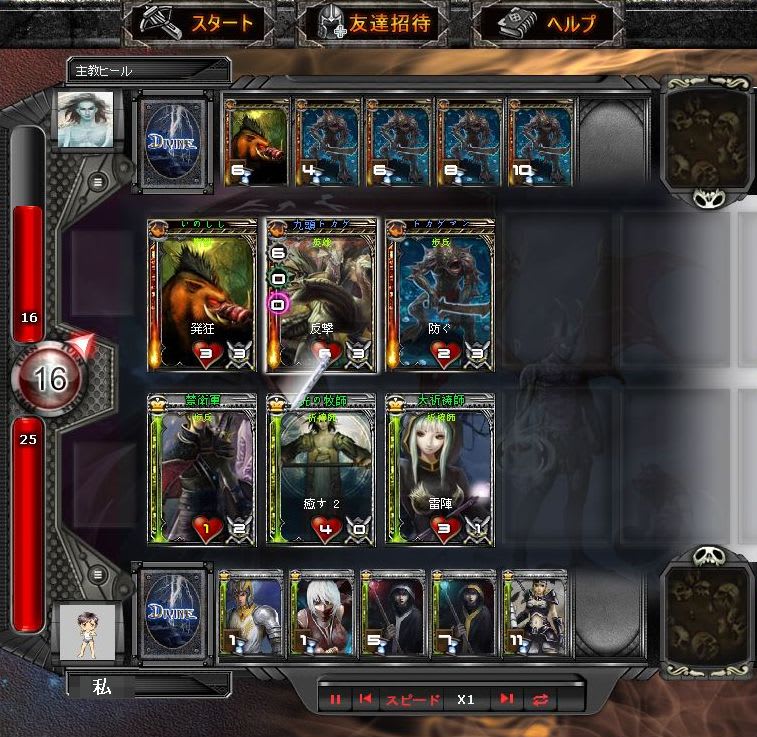This screenshot has height=737, width=757.
Task: Select the priest card with 癒す 2
Action: pos(322,469)
